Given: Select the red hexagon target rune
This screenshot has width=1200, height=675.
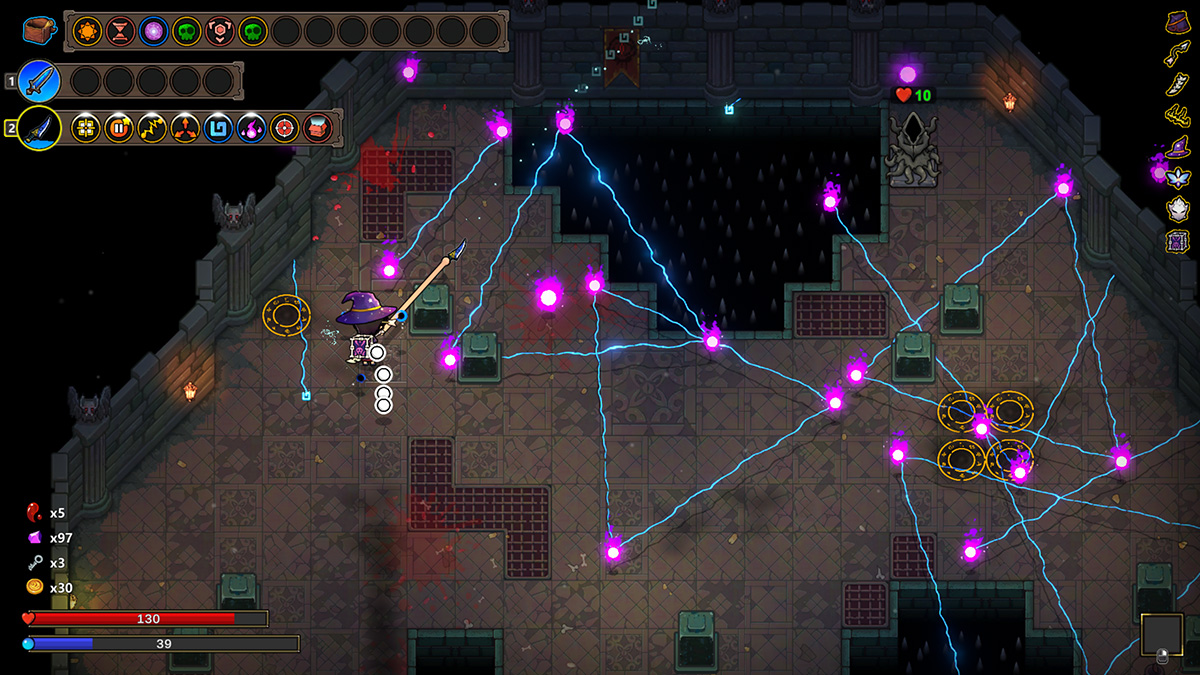Looking at the screenshot, I should pyautogui.click(x=220, y=31).
